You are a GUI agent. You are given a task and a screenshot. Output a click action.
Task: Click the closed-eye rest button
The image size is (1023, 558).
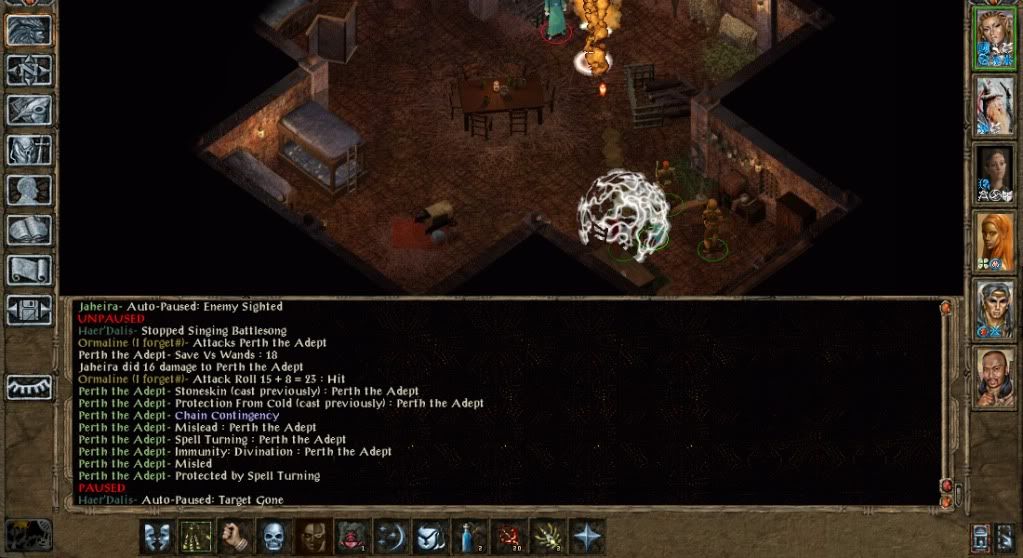[x=30, y=387]
